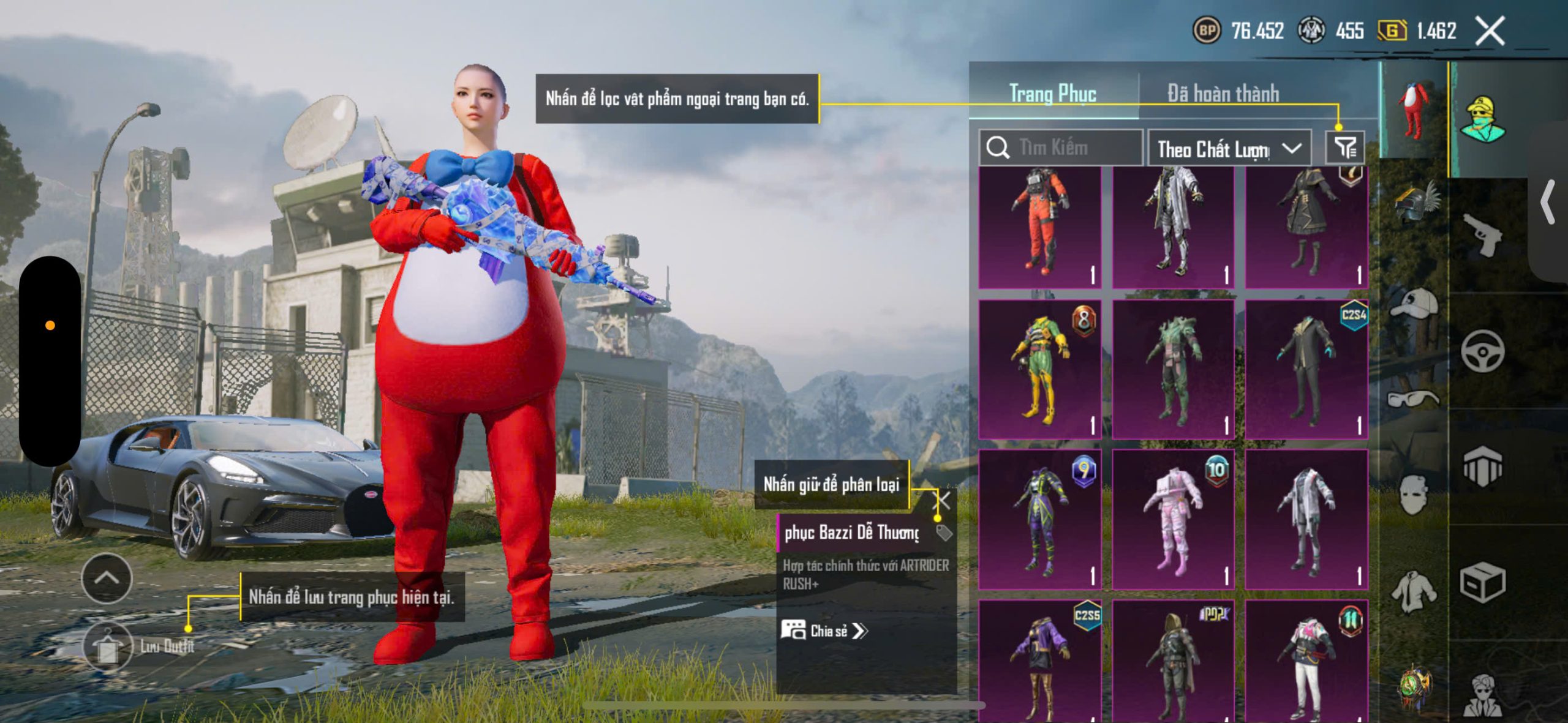The width and height of the screenshot is (1568, 723).
Task: Open the steering wheel vehicle category
Action: point(1482,351)
